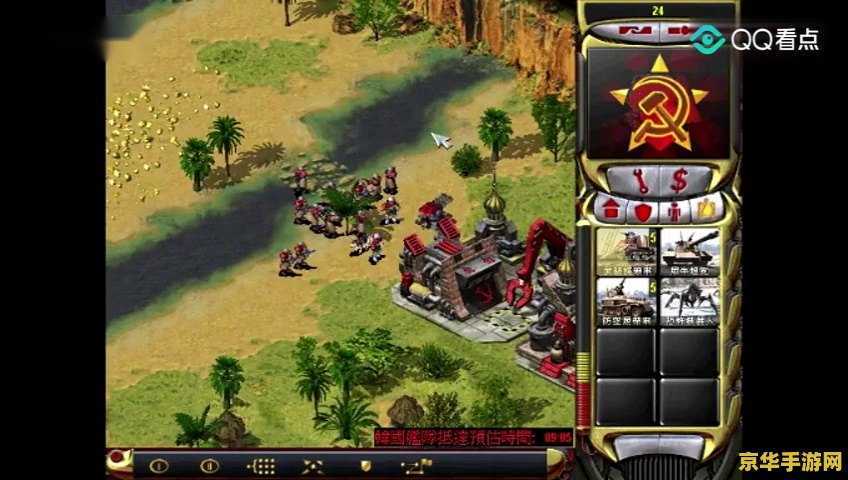Queue a Flak Track vehicle
The width and height of the screenshot is (848, 480).
point(625,300)
